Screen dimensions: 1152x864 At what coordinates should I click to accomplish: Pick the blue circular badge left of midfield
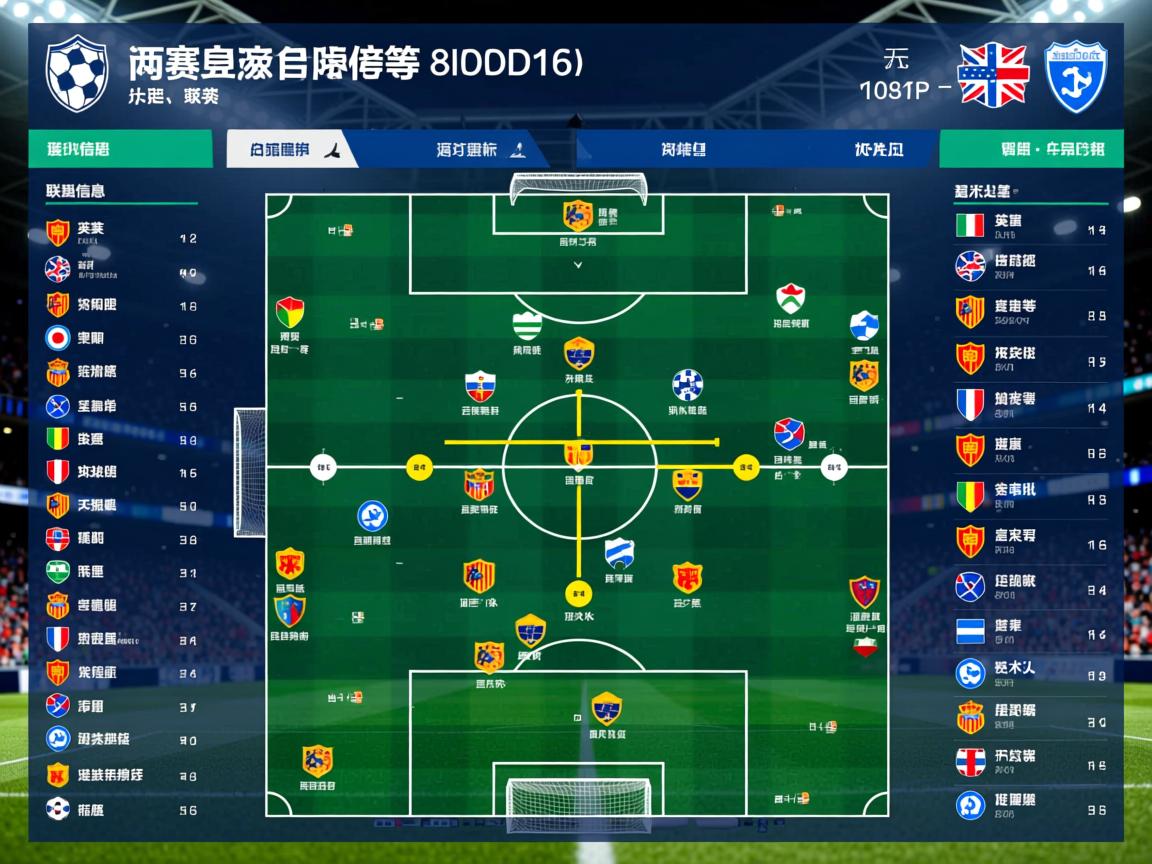coord(372,516)
